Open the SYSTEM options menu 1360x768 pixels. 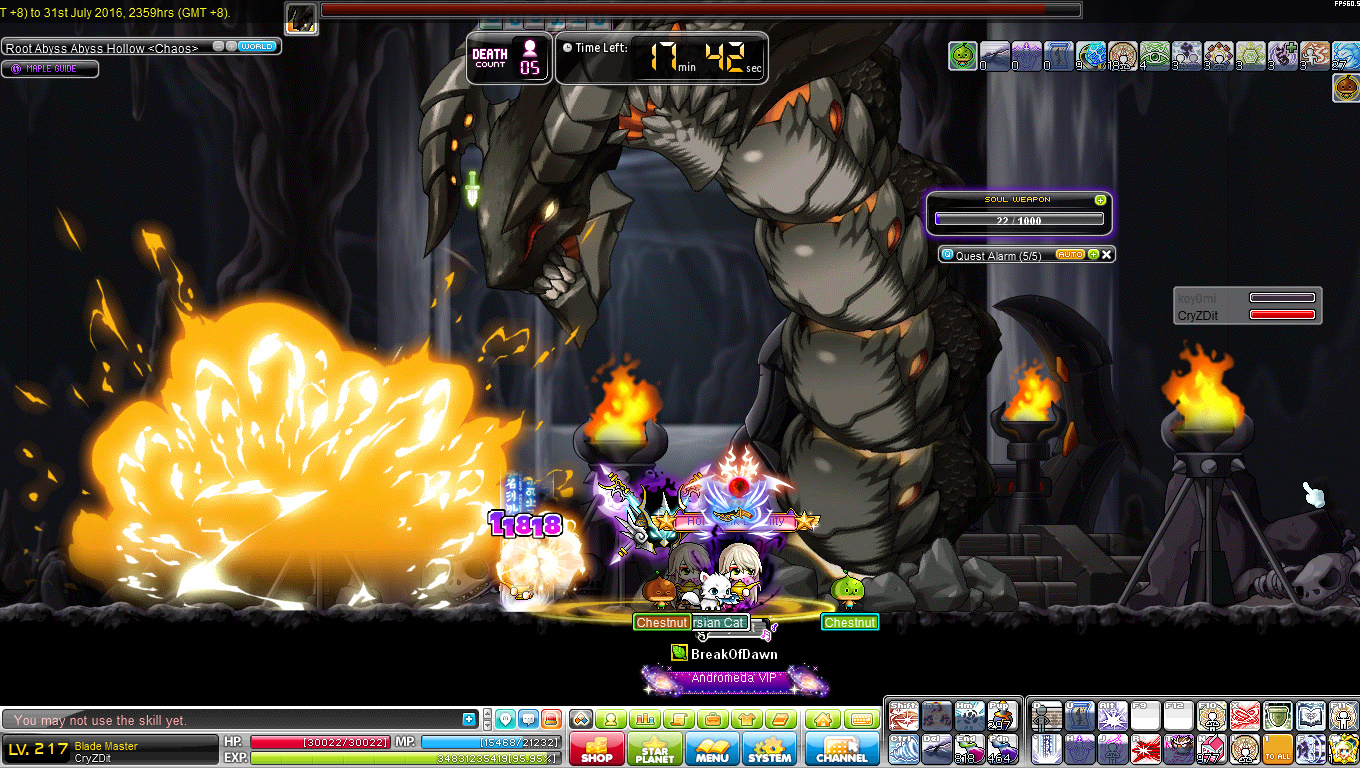click(769, 750)
